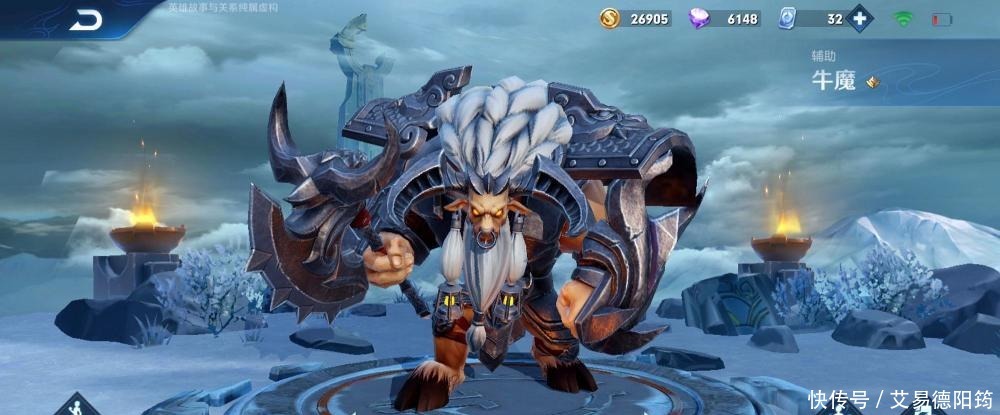The width and height of the screenshot is (1000, 415).
Task: Go back using the return arrow
Action: click(x=85, y=20)
